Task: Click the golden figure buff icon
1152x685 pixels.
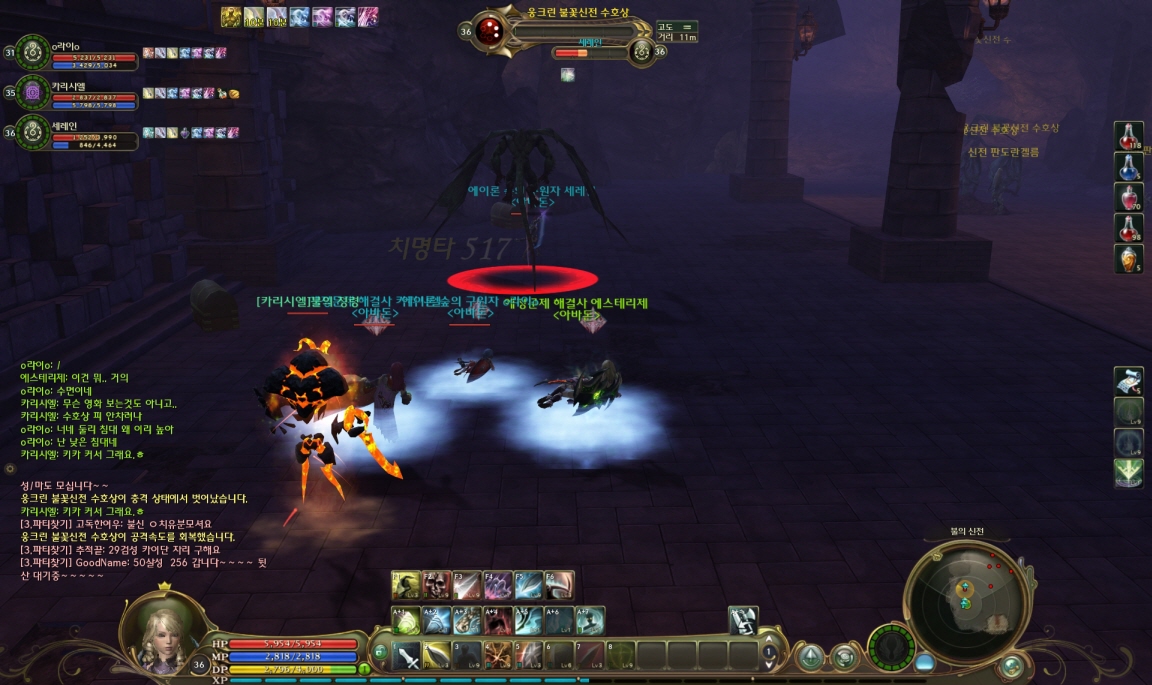Action: pos(231,16)
